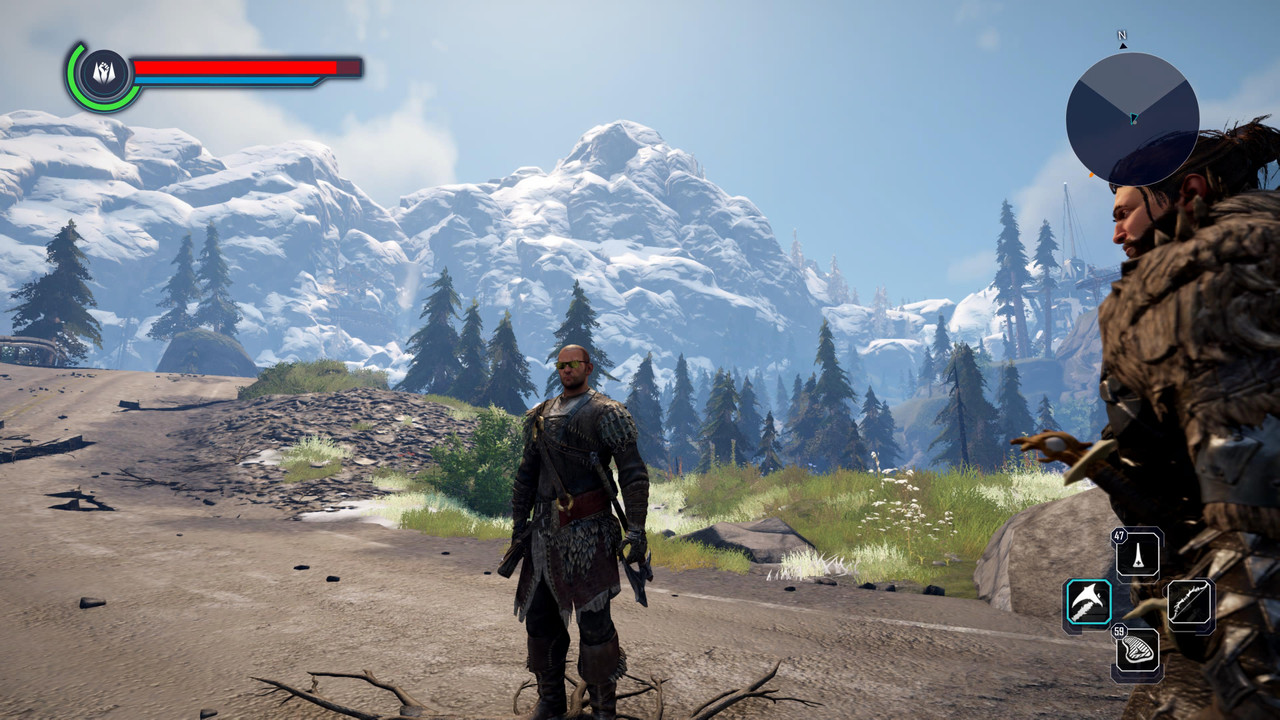Viewport: 1280px width, 720px height.
Task: Select the meat steak slot with 59
Action: pos(1139,652)
